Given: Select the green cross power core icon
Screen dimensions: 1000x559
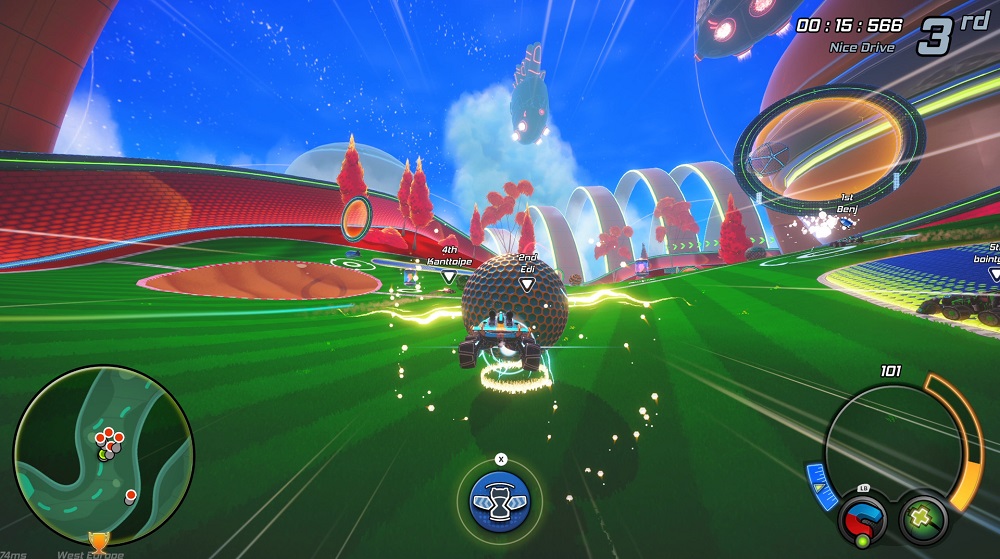Looking at the screenshot, I should point(922,517).
